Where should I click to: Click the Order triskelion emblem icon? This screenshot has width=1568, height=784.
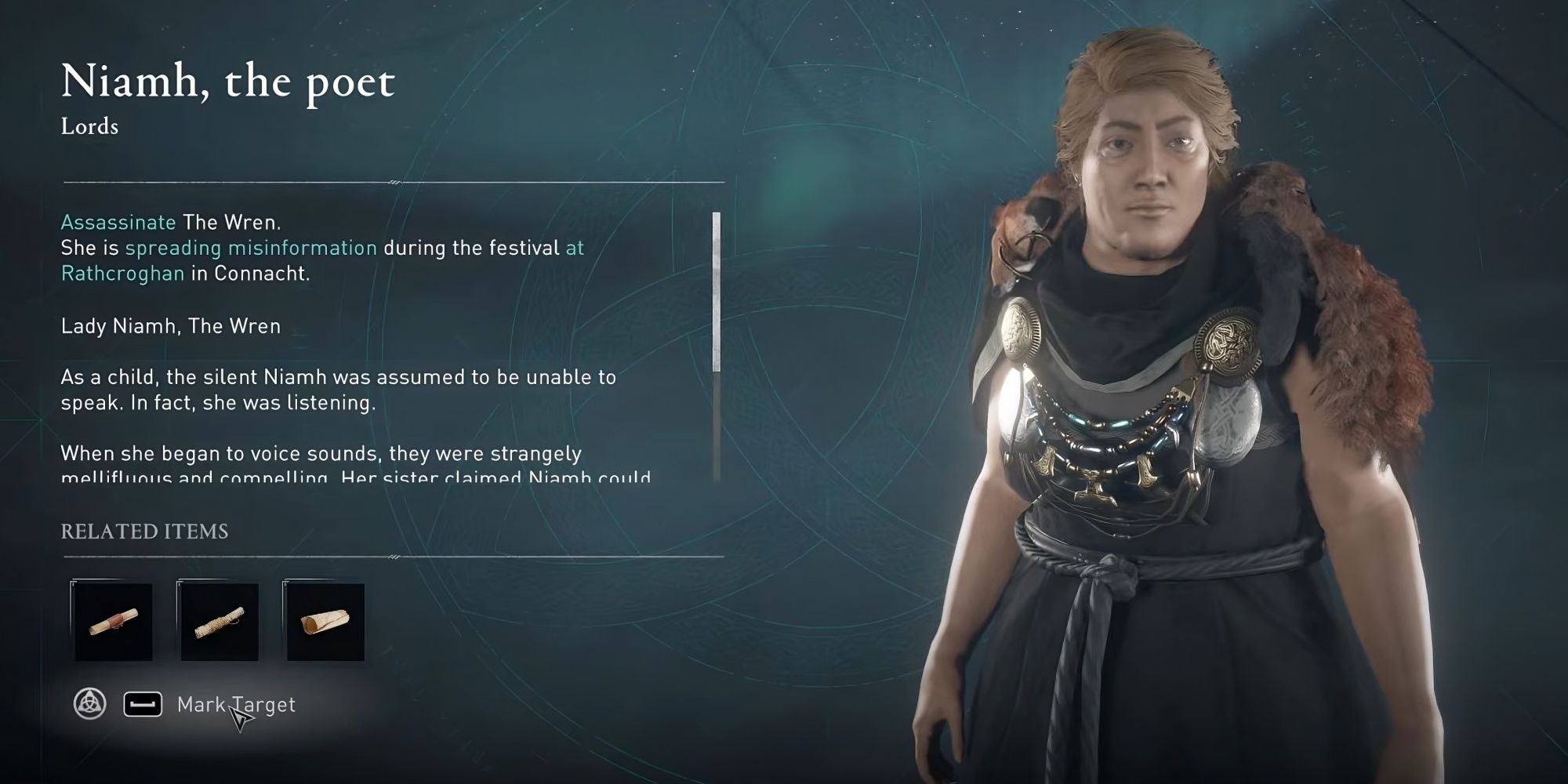(90, 703)
